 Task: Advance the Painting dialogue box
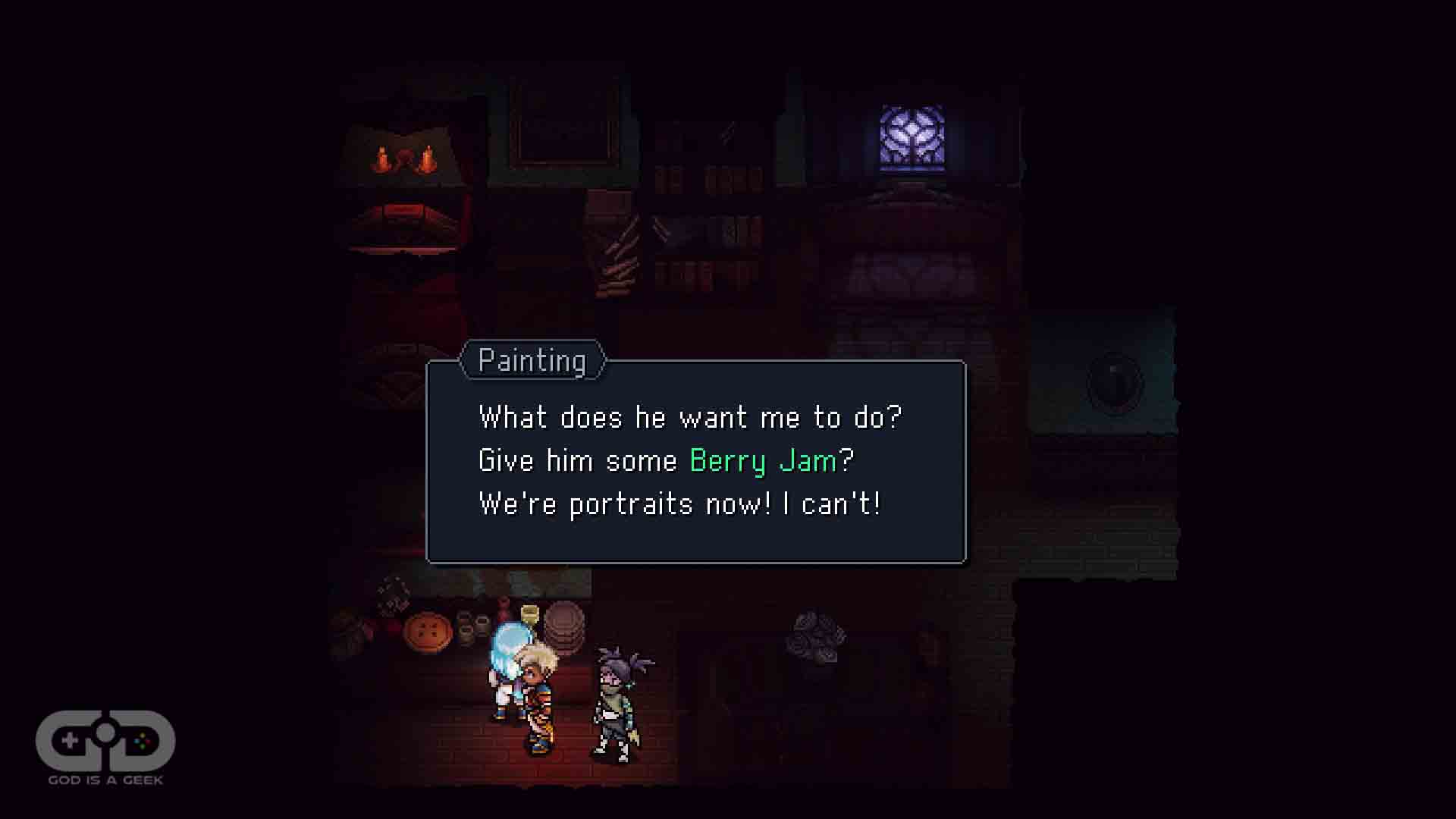695,462
